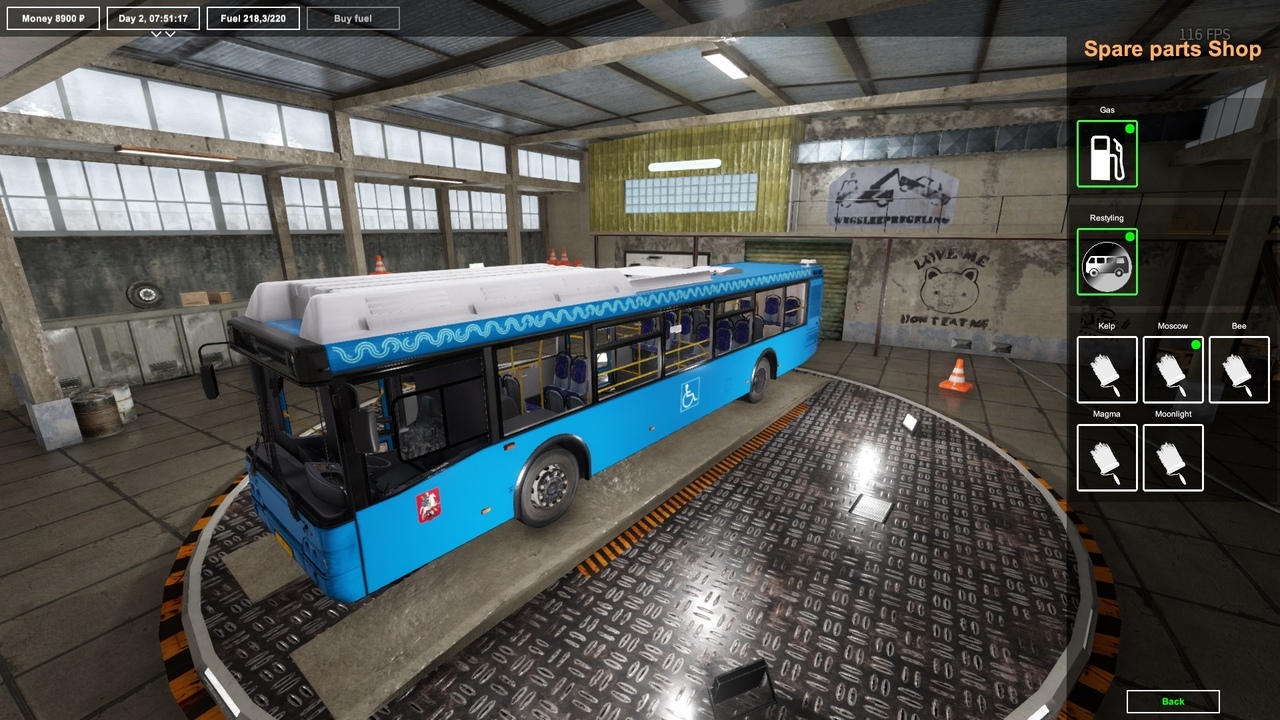This screenshot has width=1280, height=720.
Task: Go Back from the spare parts shop
Action: click(x=1172, y=701)
